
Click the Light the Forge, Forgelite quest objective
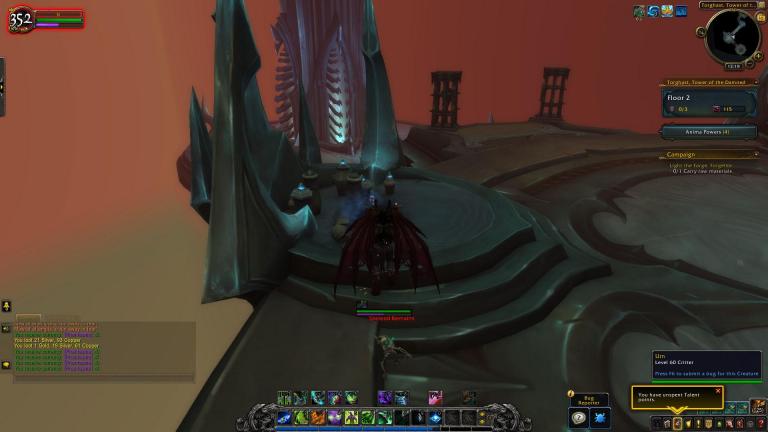[x=708, y=164]
